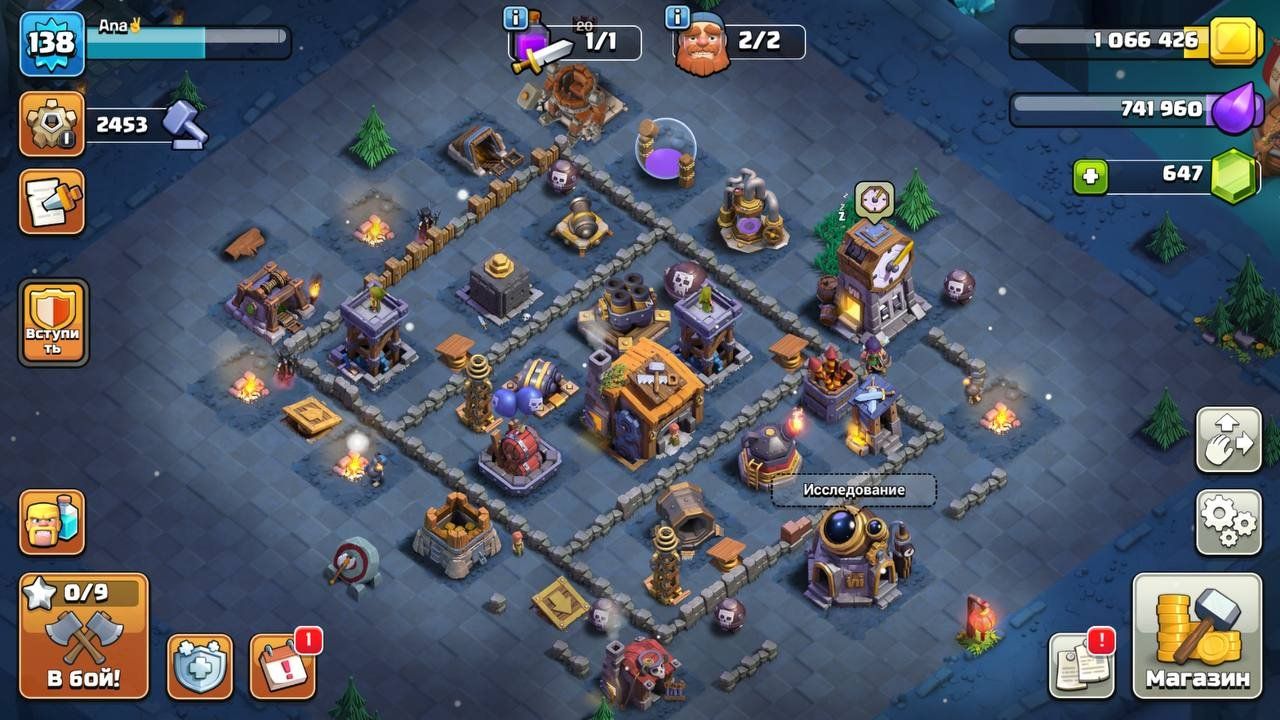
Task: Show info for the 1/1 battle machine
Action: point(516,18)
